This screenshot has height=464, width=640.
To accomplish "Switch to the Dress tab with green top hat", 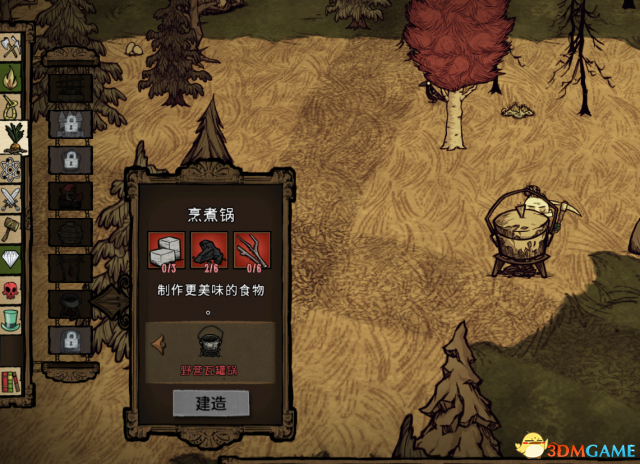I will 12,322.
